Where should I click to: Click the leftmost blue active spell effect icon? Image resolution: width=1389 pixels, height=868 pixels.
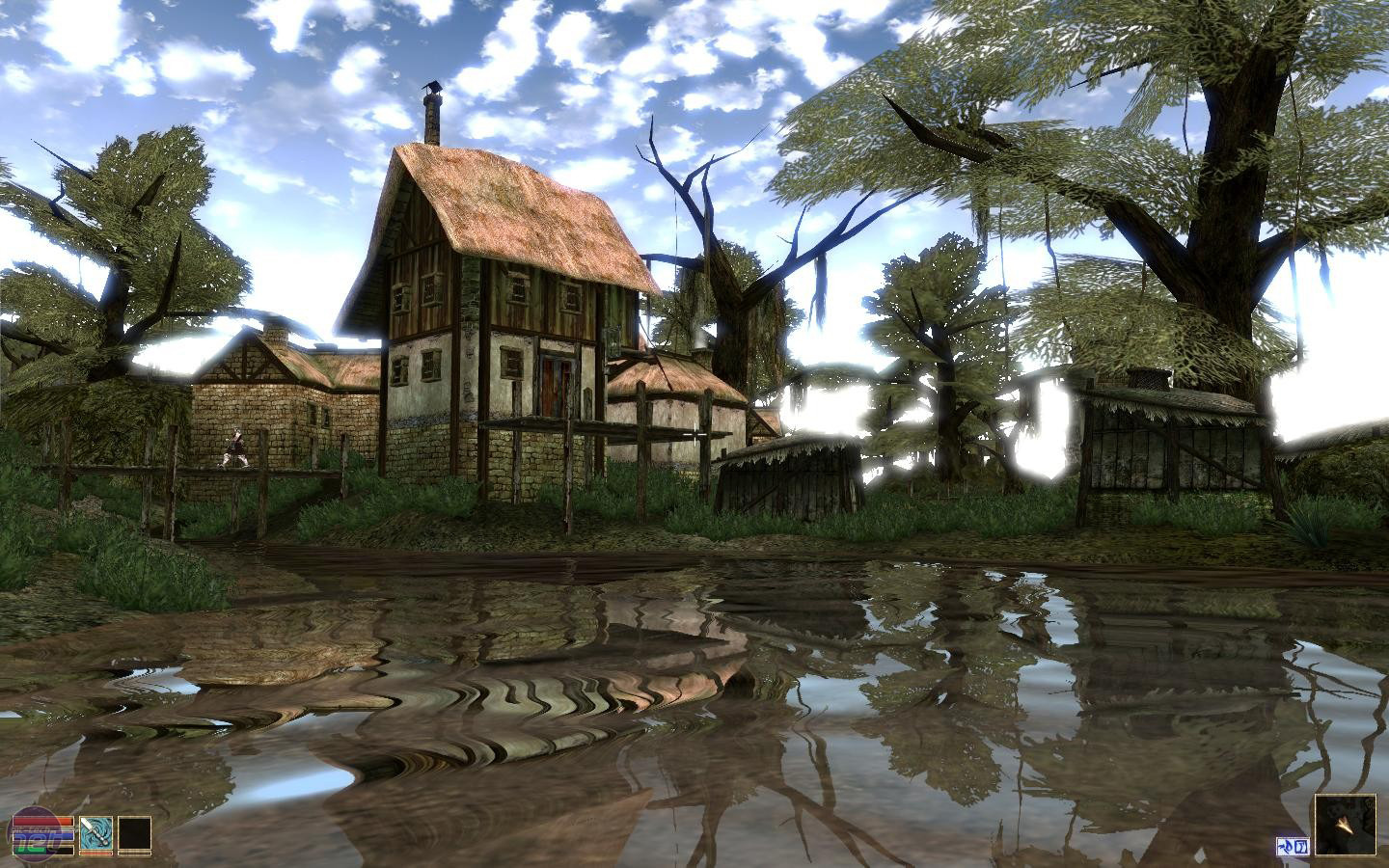coord(1284,846)
